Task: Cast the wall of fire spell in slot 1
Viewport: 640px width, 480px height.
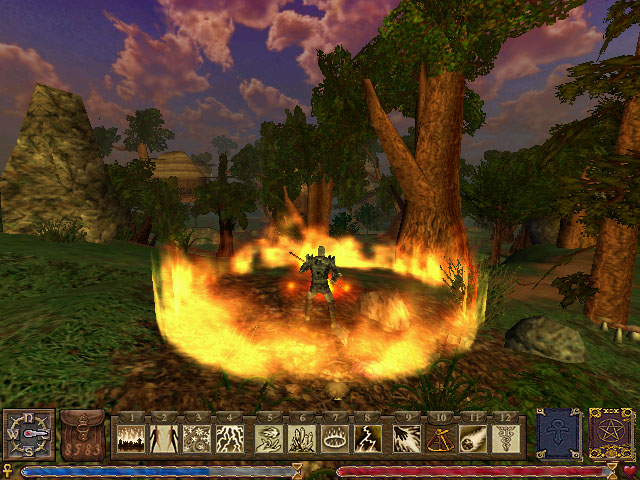Action: tap(132, 439)
